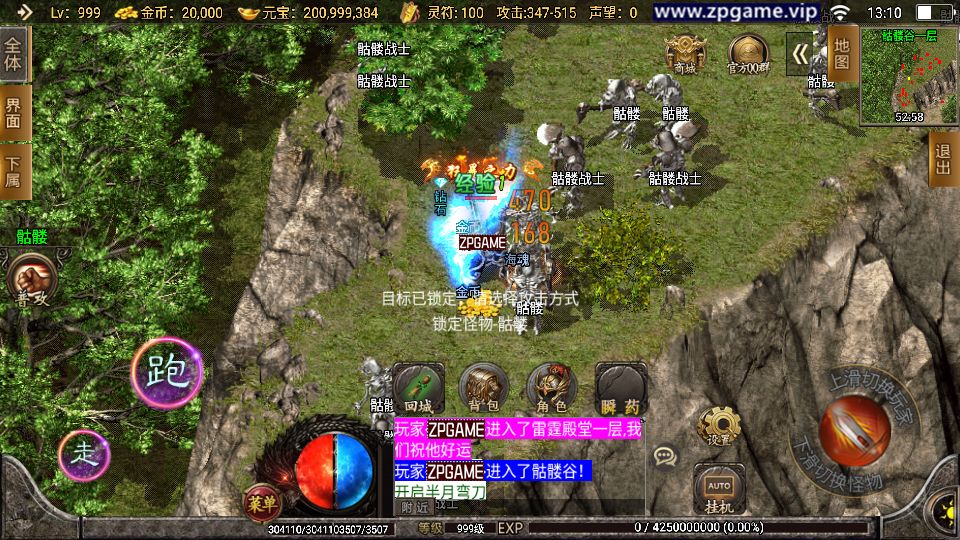This screenshot has height=540, width=960.
Task: Collapse the top icons with the double-arrow
Action: [799, 53]
